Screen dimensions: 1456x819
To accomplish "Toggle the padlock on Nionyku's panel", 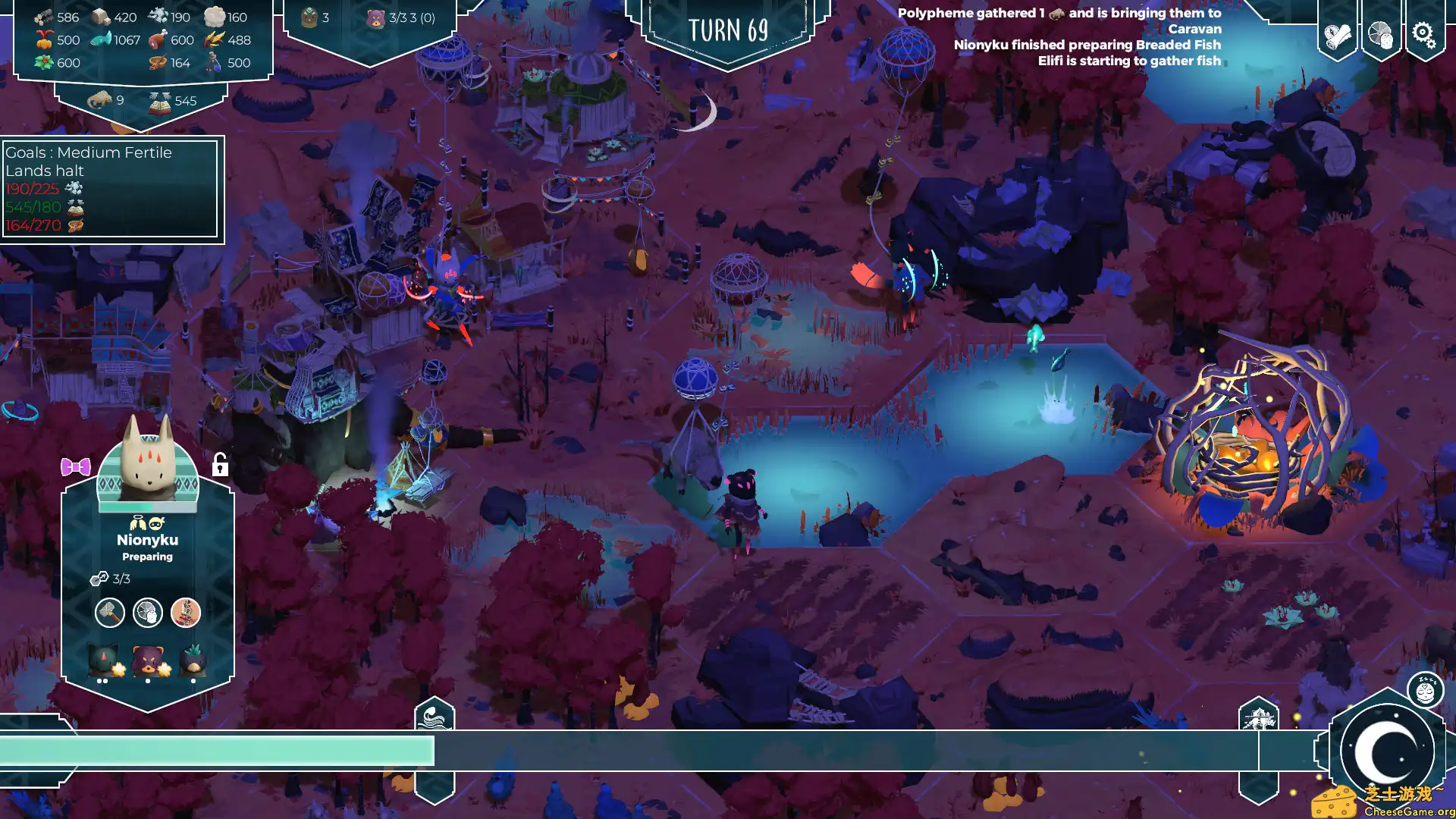I will 220,464.
